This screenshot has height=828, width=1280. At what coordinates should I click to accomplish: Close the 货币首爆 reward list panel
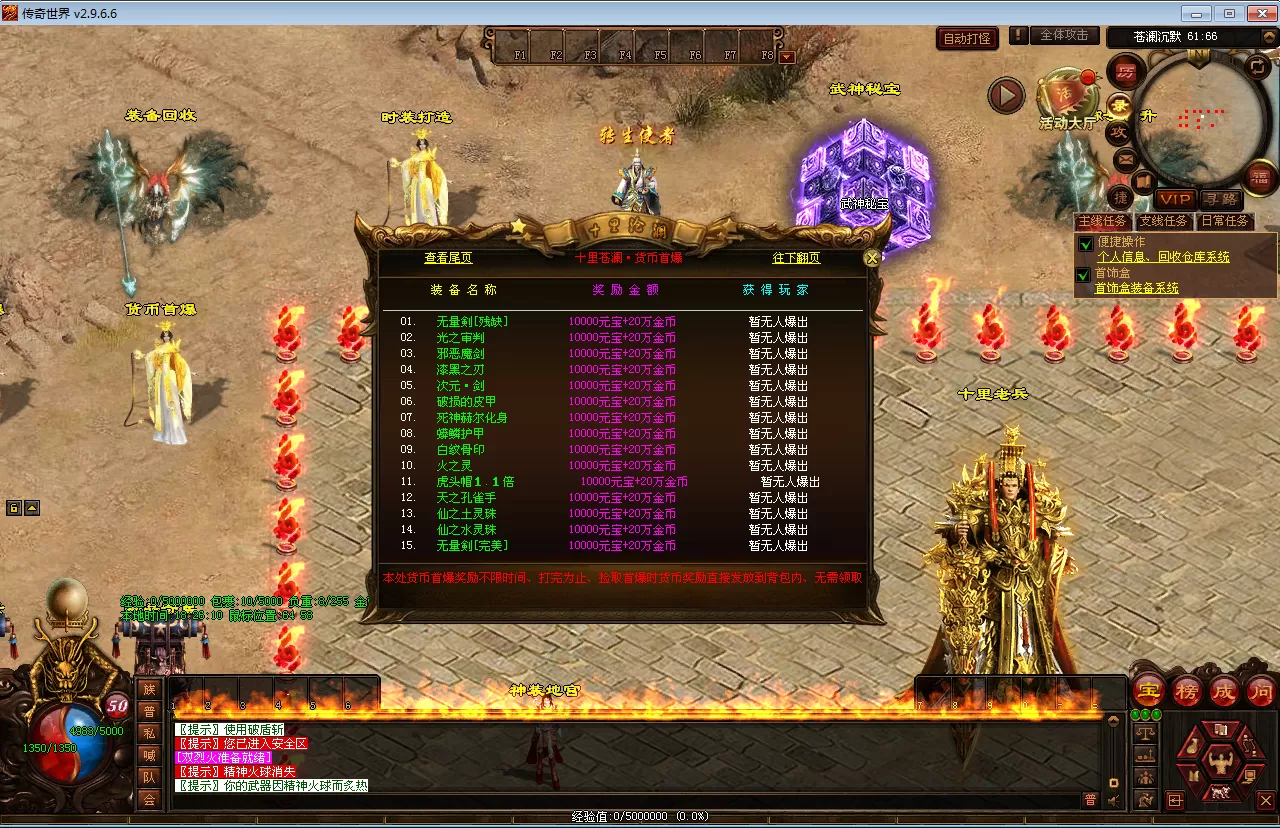872,258
